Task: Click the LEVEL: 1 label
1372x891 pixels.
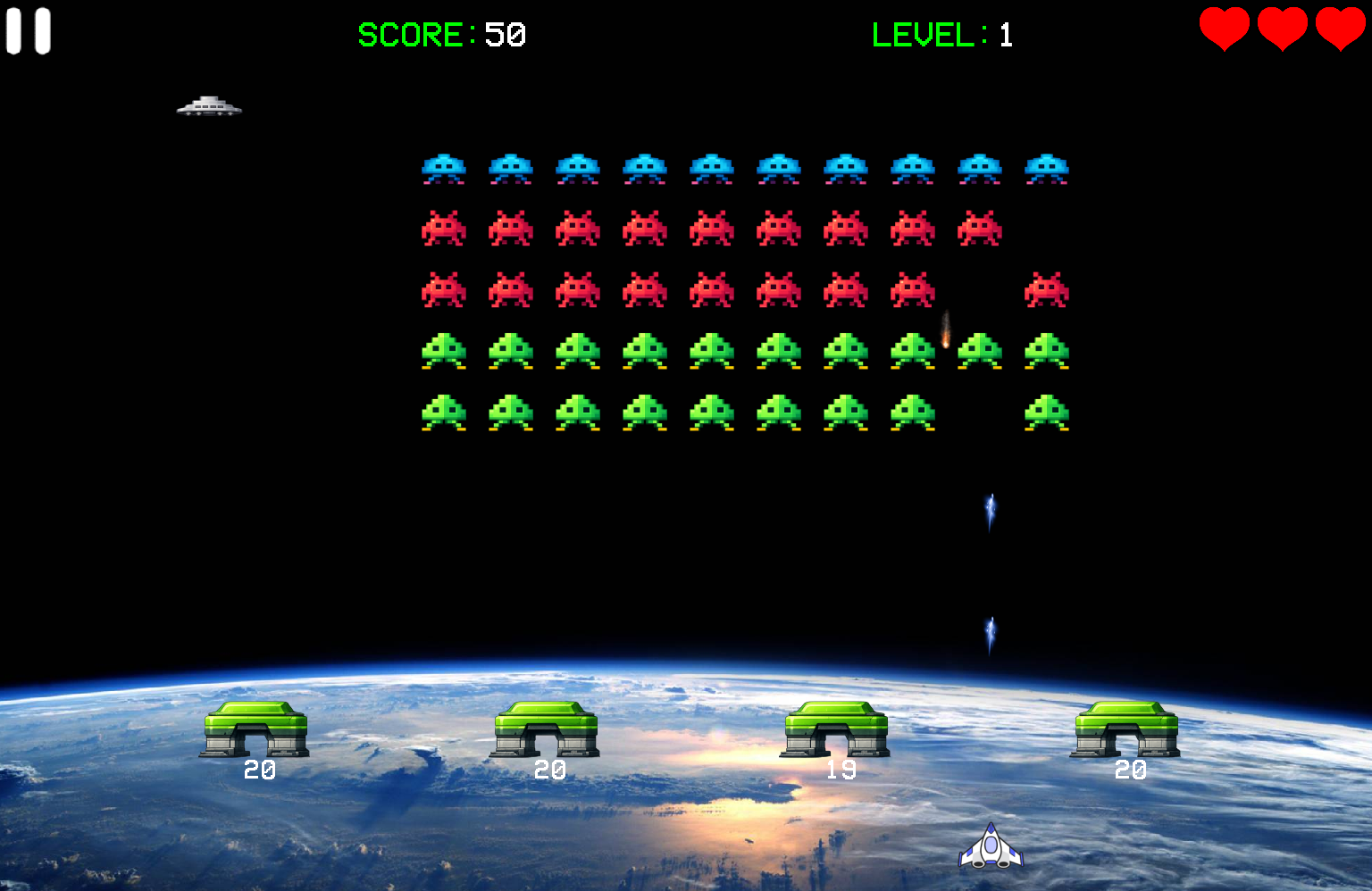Action: (x=941, y=35)
